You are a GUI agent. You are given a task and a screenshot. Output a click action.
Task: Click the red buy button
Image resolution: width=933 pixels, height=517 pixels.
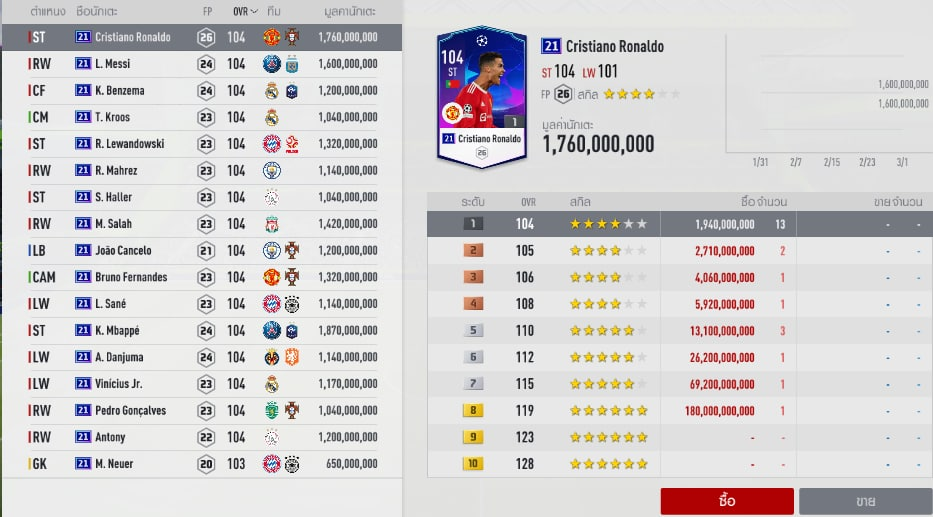727,501
